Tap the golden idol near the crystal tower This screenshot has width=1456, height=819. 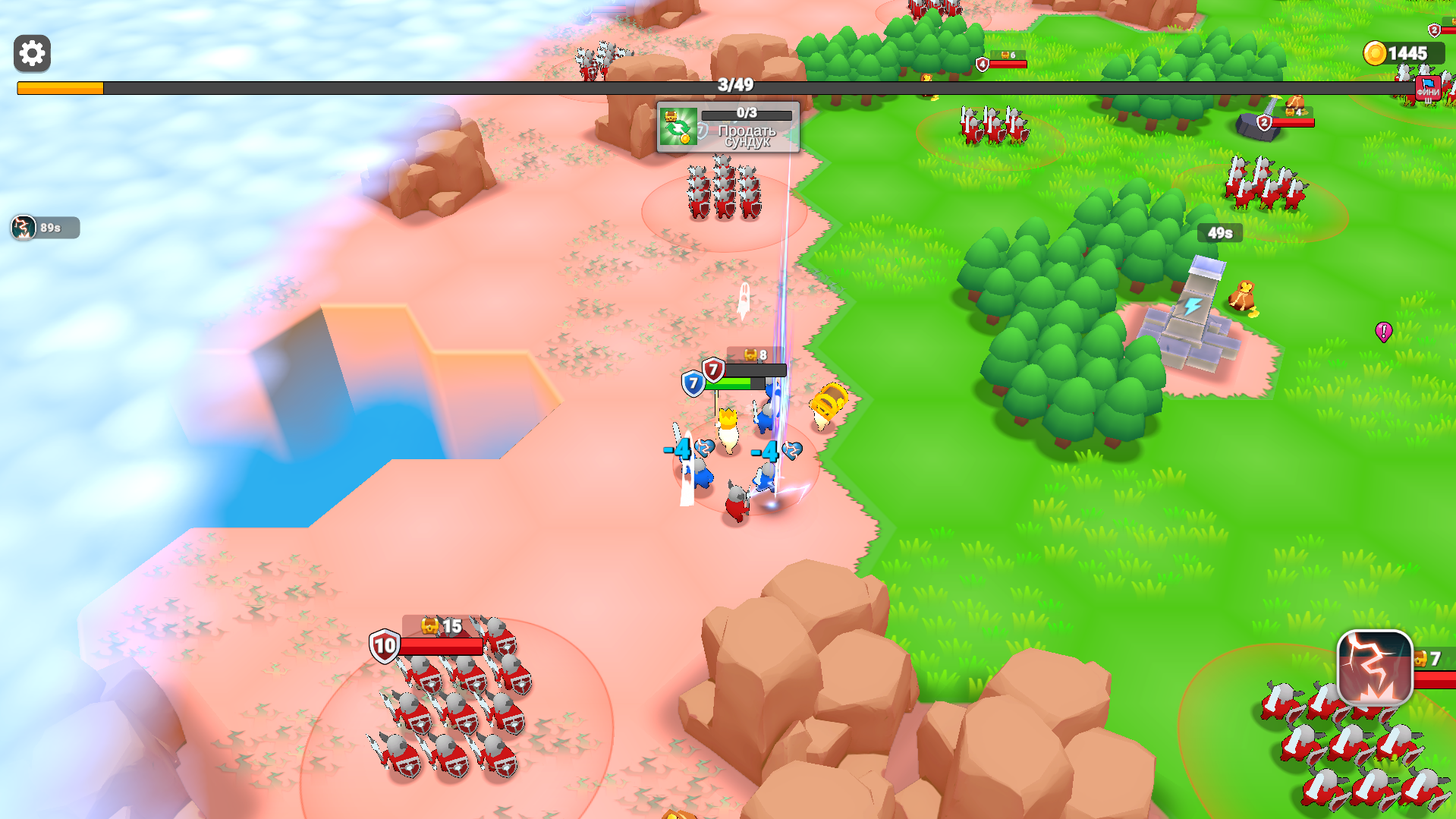1241,295
